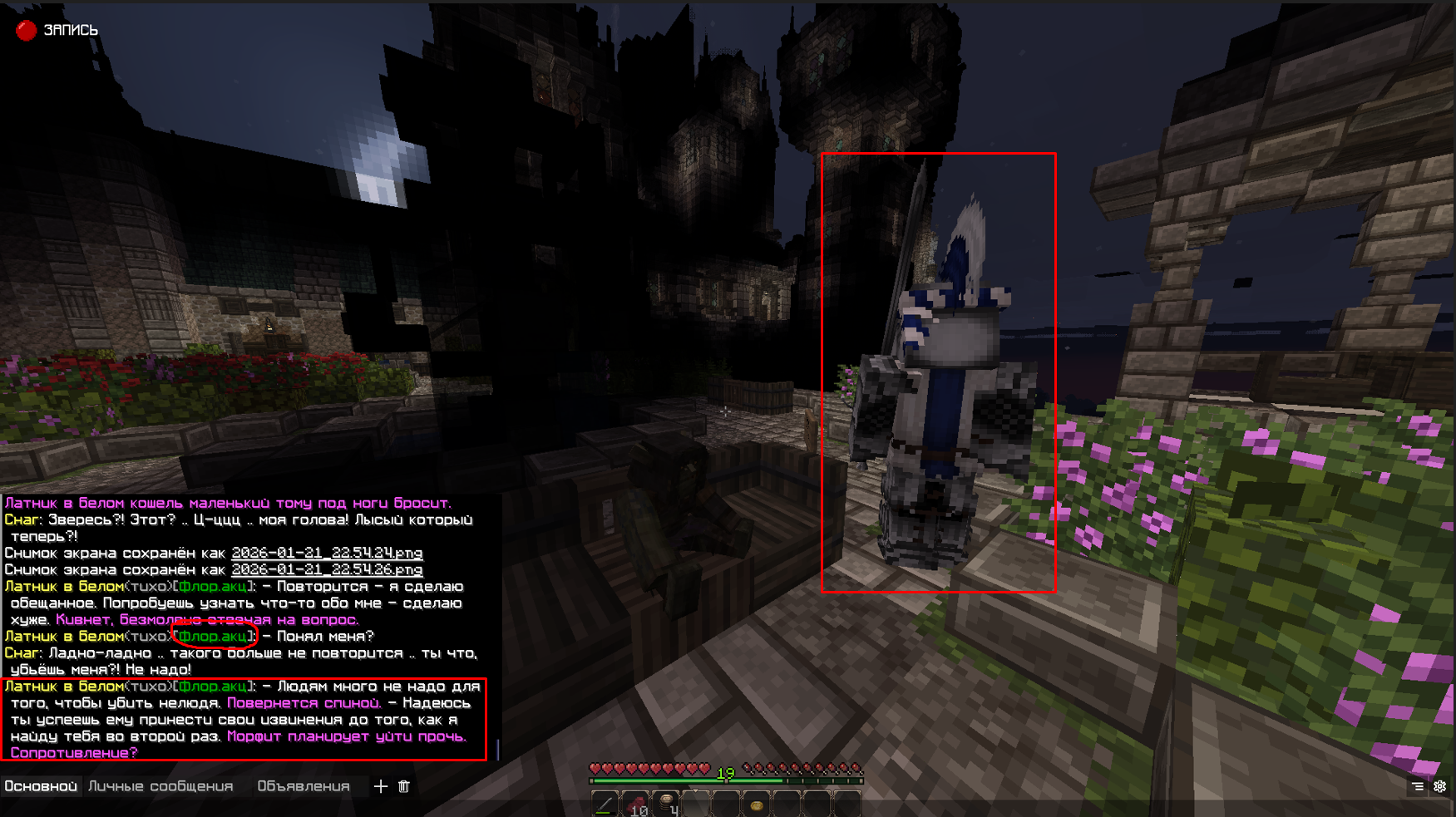The width and height of the screenshot is (1456, 817).
Task: Switch to the Основной chat tab
Action: pyautogui.click(x=42, y=785)
